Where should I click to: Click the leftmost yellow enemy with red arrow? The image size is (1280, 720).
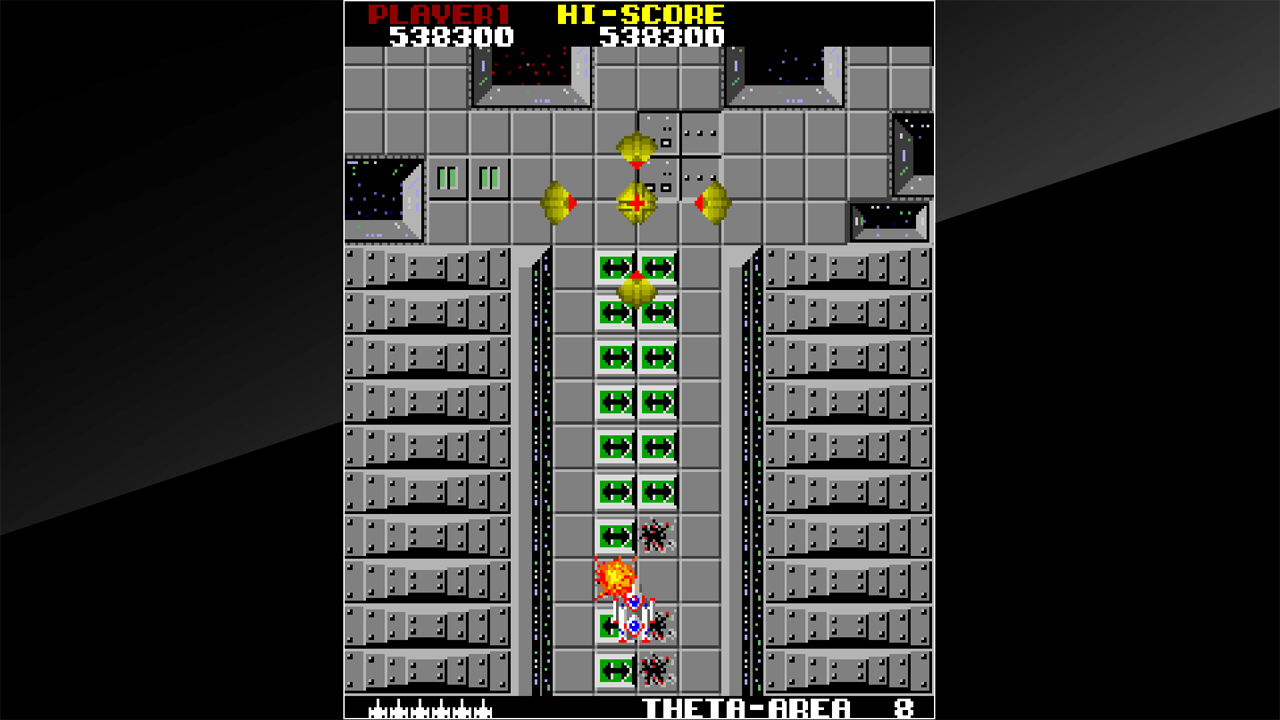point(556,201)
